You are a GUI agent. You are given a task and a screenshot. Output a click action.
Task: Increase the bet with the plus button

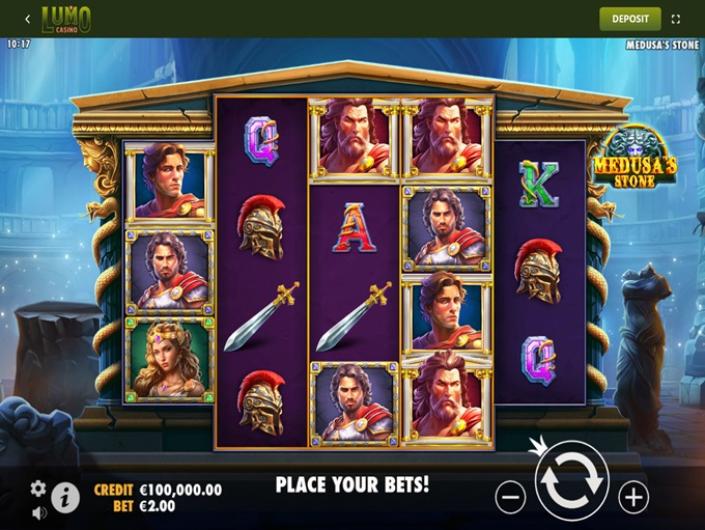(x=633, y=495)
